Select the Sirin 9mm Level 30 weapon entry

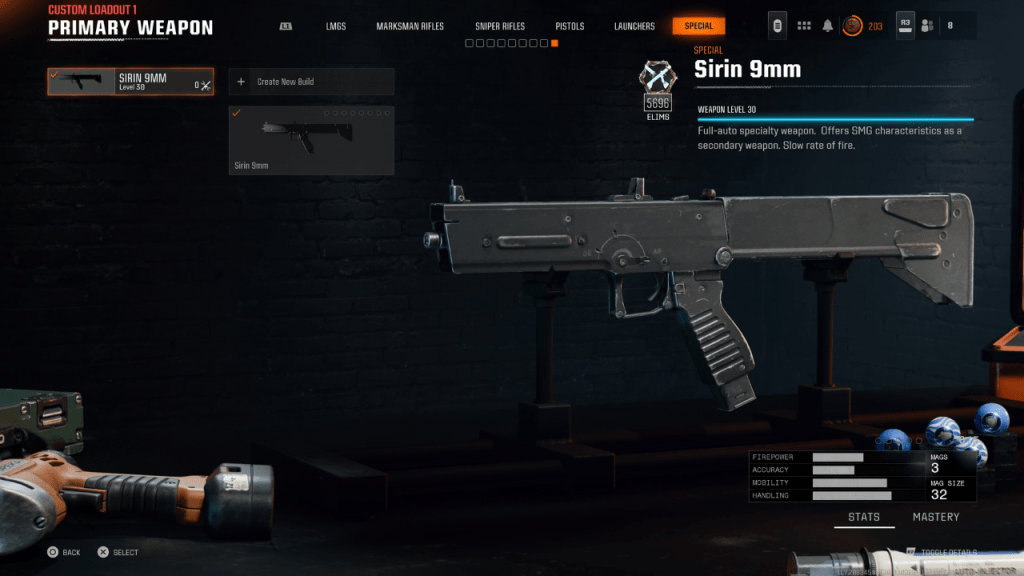click(130, 82)
